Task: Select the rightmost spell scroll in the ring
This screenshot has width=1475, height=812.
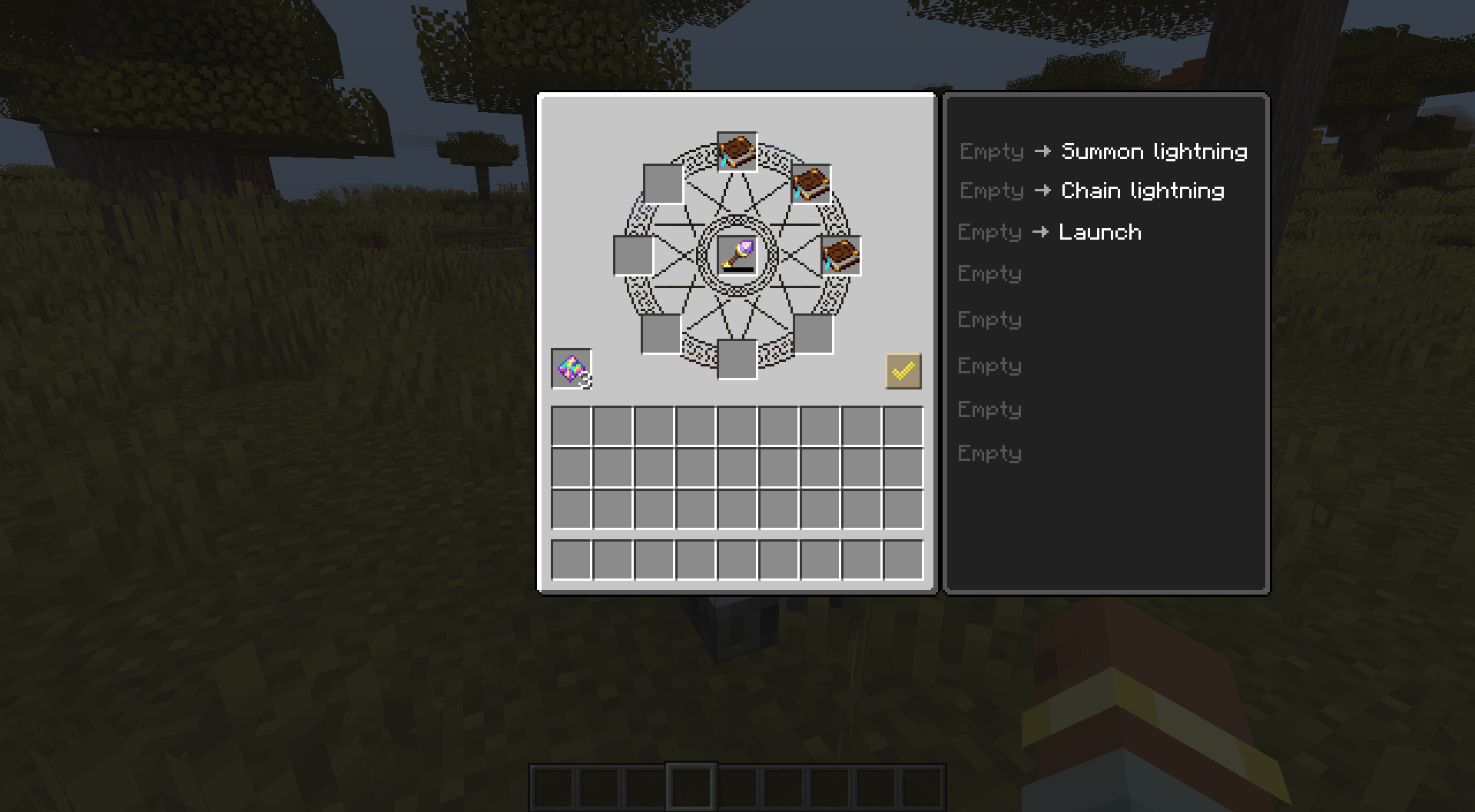Action: [x=842, y=256]
